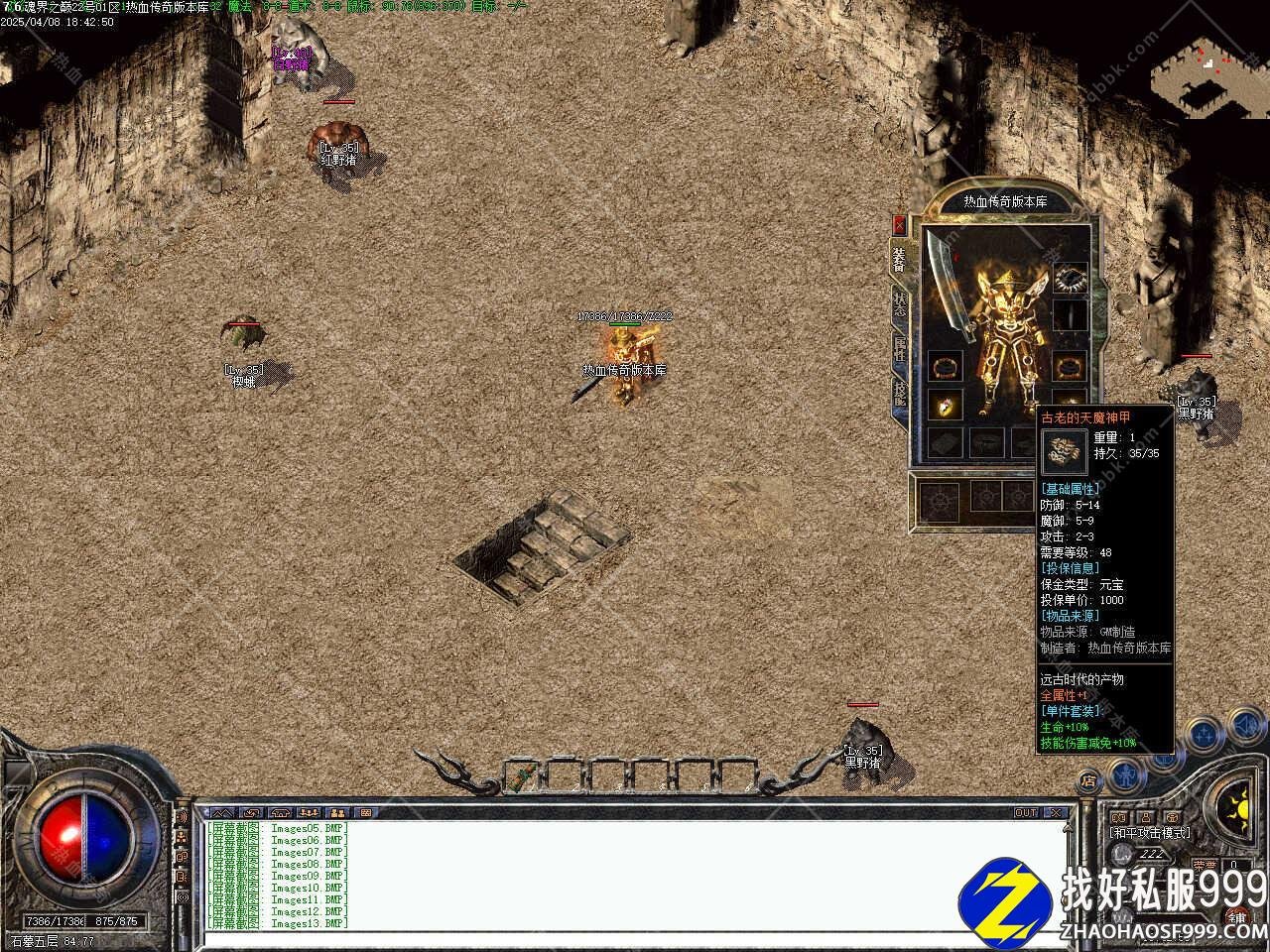The image size is (1270, 952).
Task: Close the character equipment panel
Action: coord(899,224)
